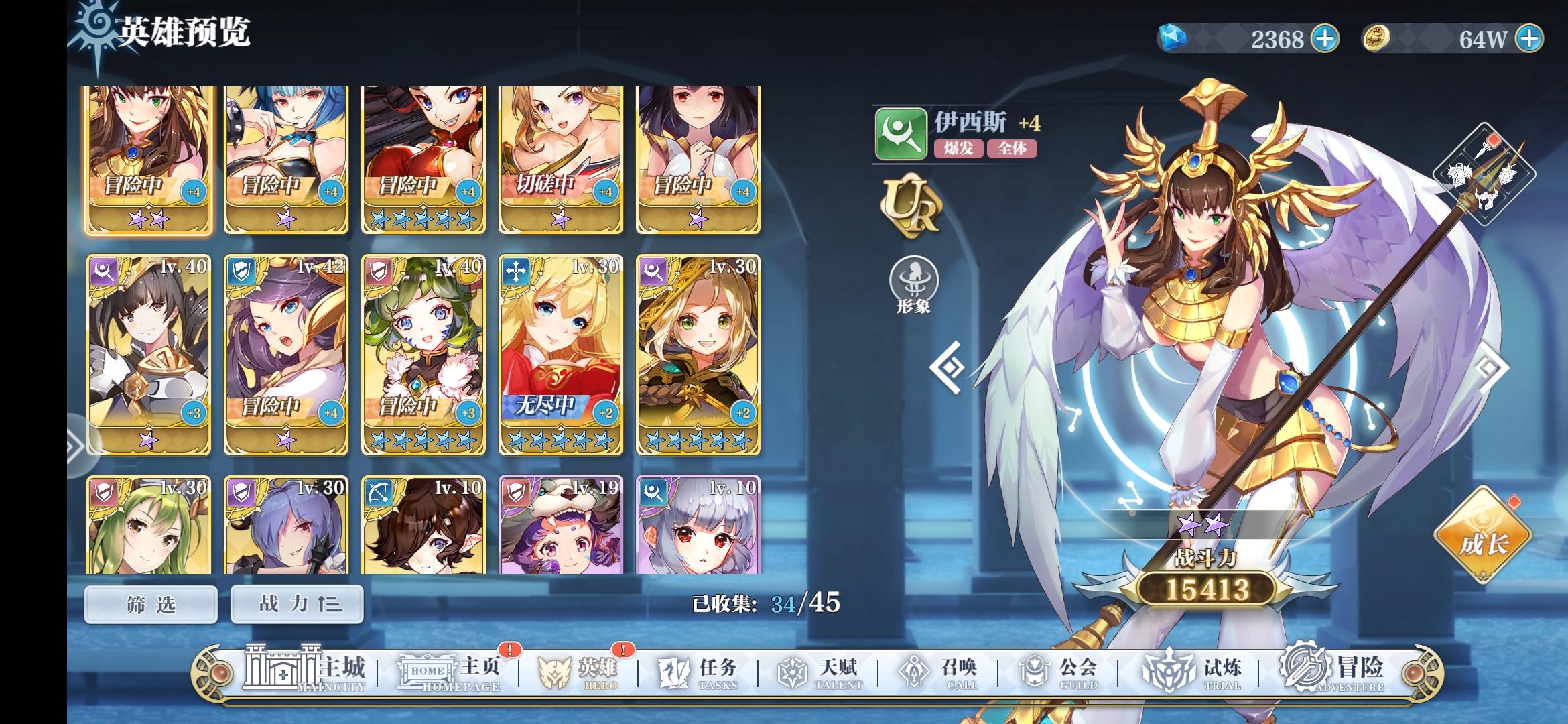Toggle the 战力 power sort order
The height and width of the screenshot is (724, 1568).
(296, 603)
